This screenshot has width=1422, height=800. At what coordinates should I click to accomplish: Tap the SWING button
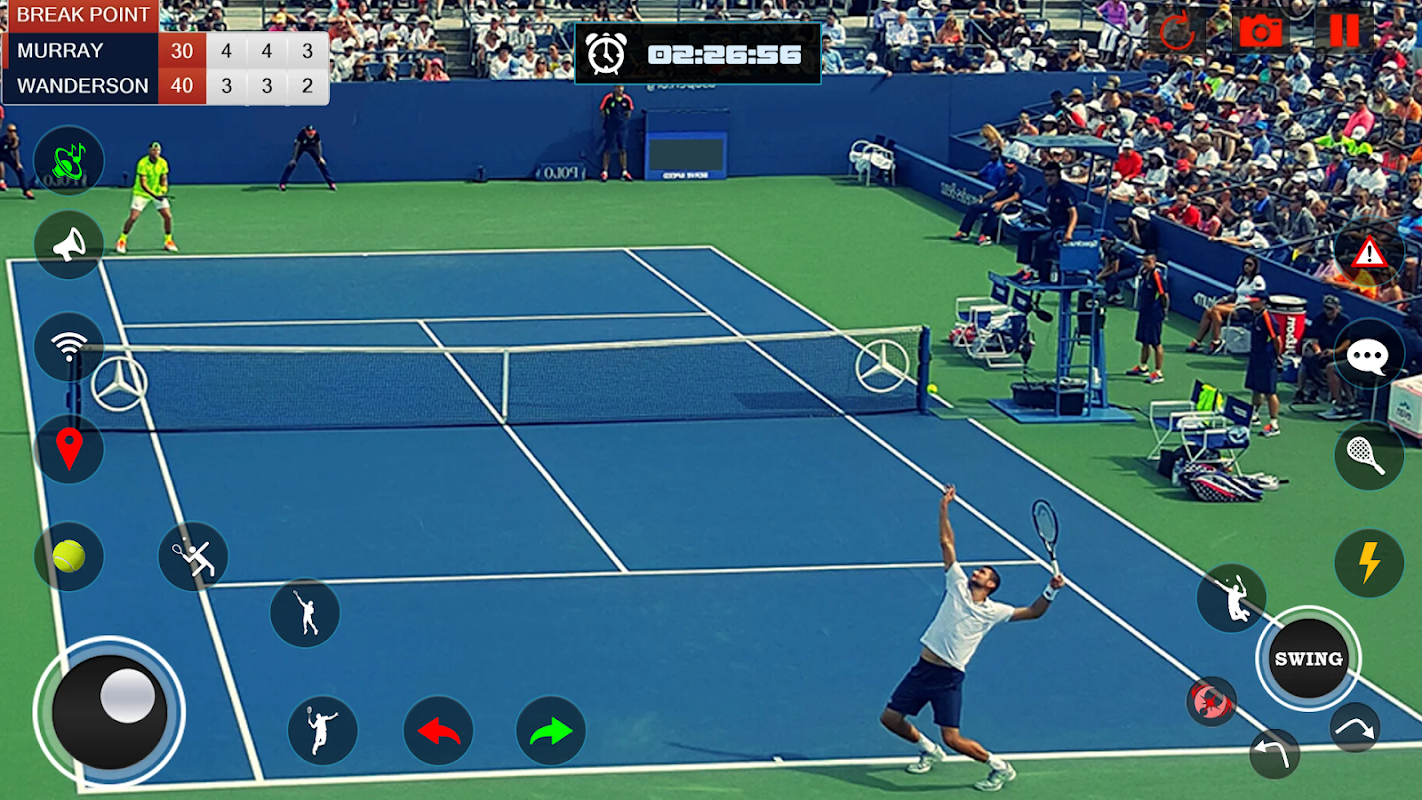click(x=1308, y=658)
